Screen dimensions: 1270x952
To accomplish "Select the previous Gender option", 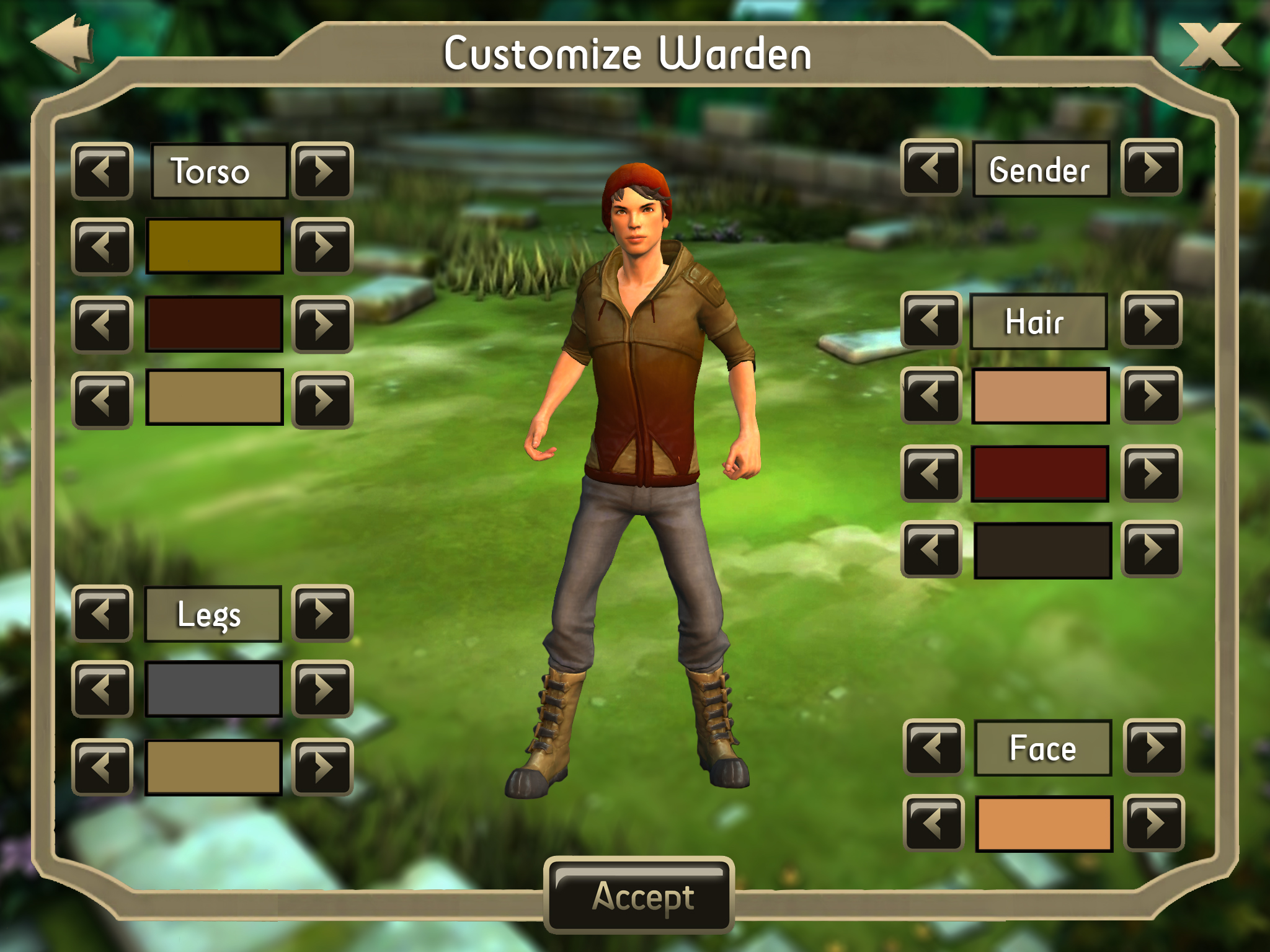I will point(931,167).
